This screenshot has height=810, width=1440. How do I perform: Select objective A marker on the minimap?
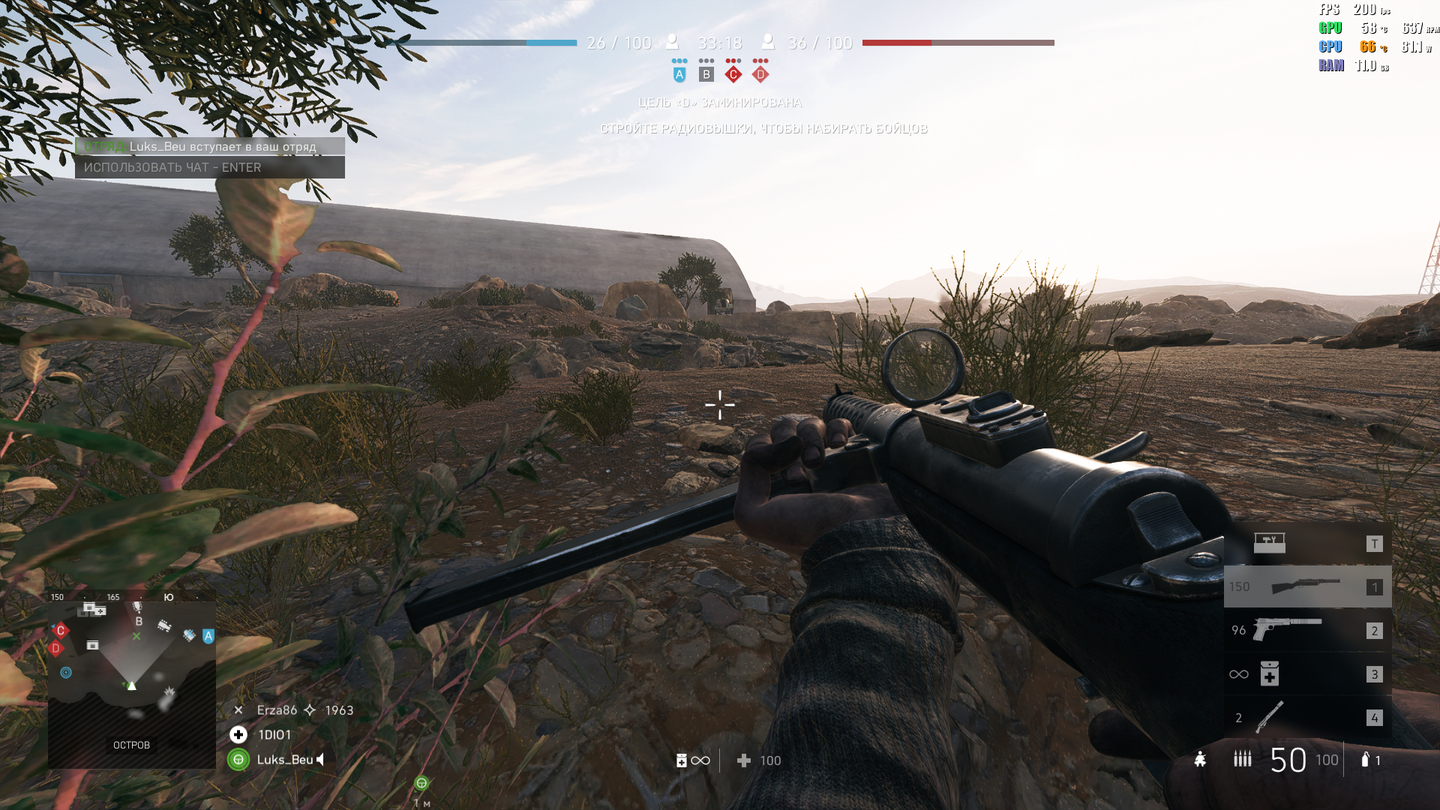tap(208, 636)
